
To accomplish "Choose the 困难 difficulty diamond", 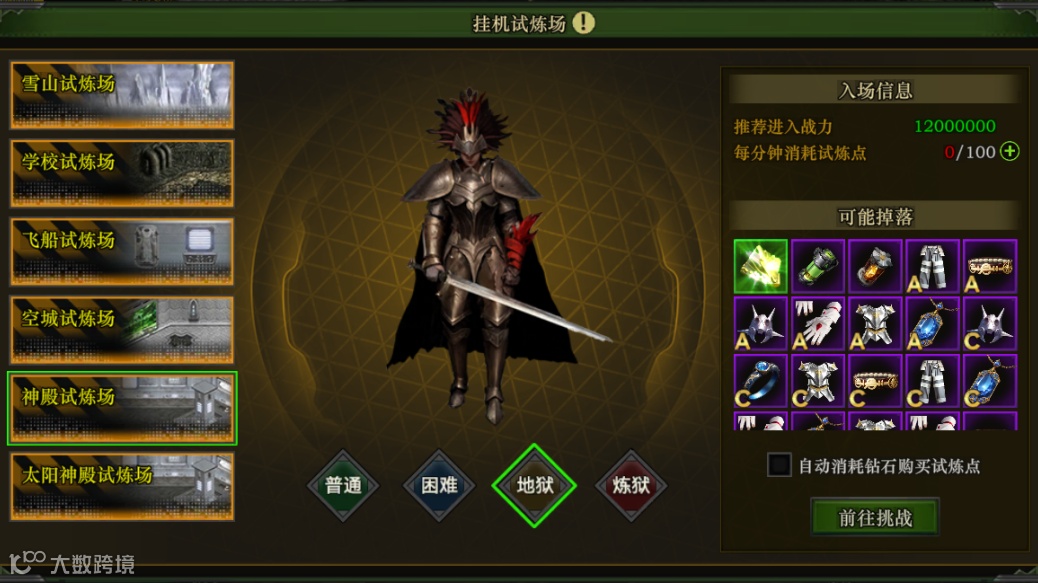I will [x=439, y=486].
